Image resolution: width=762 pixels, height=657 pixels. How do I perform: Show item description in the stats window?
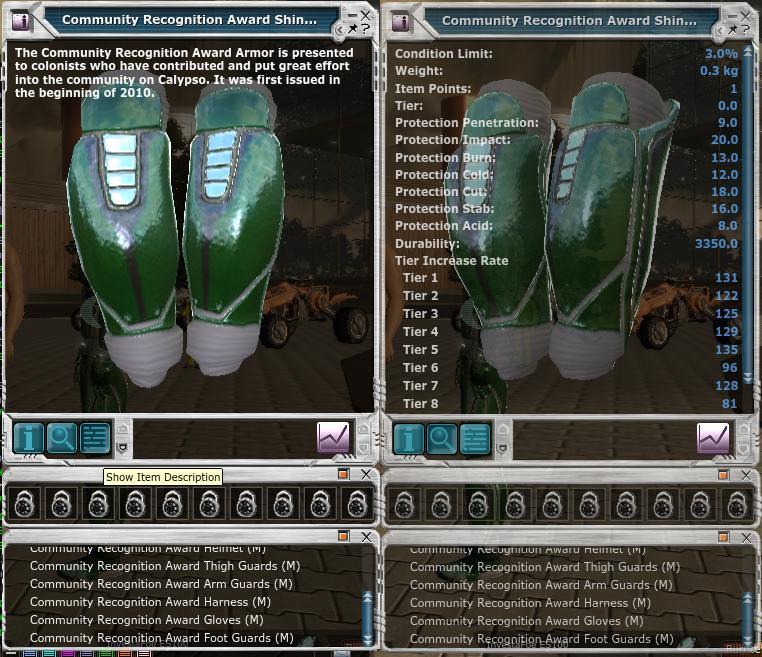click(x=408, y=438)
